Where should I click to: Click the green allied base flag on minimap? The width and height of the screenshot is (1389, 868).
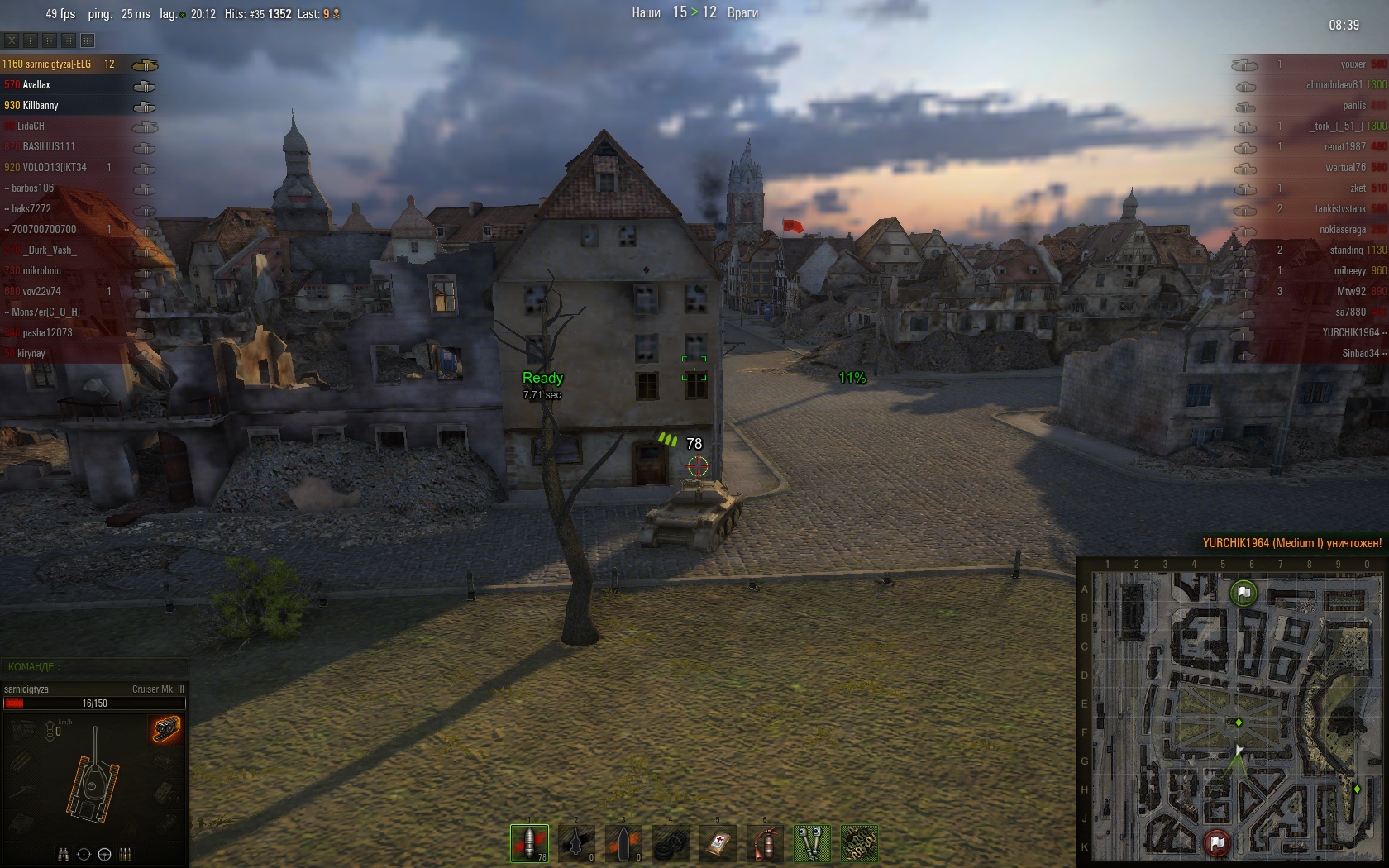[x=1243, y=593]
